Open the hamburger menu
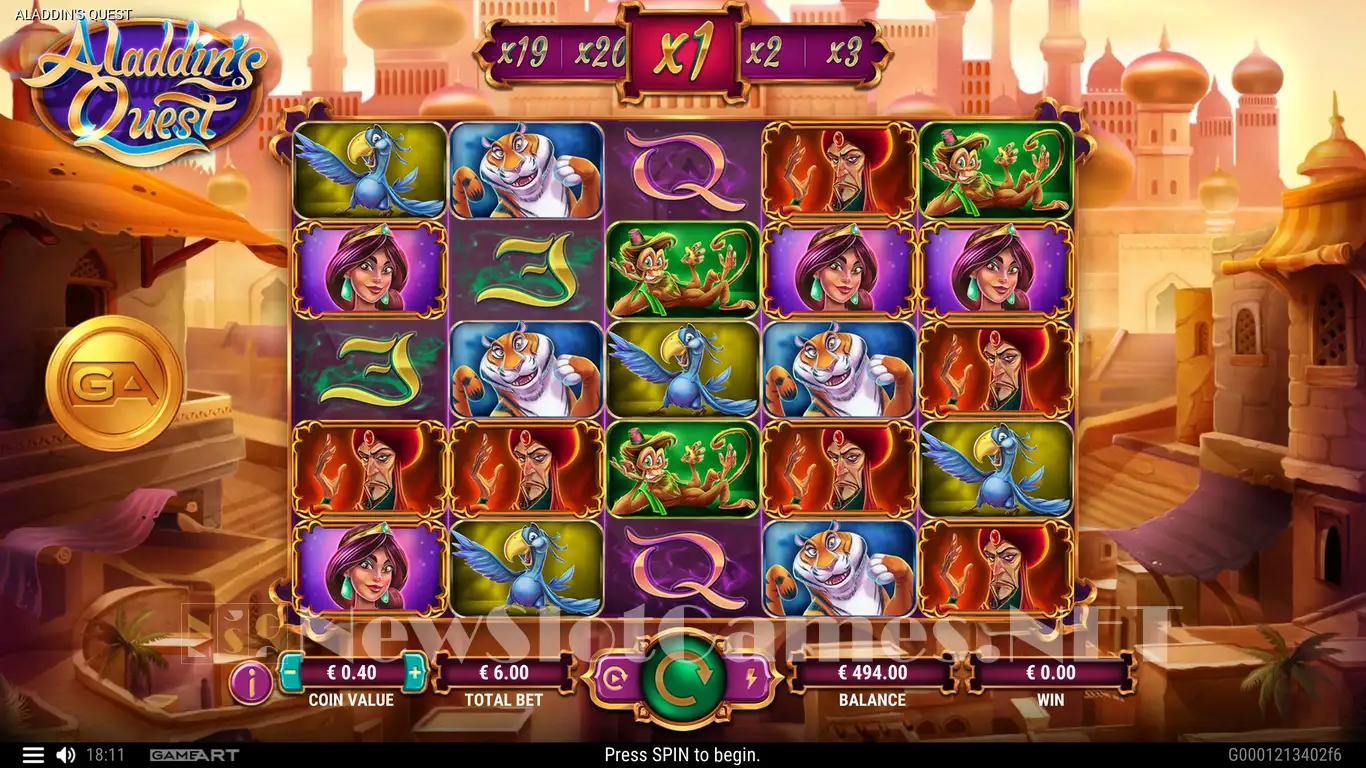Viewport: 1366px width, 768px height. 33,755
